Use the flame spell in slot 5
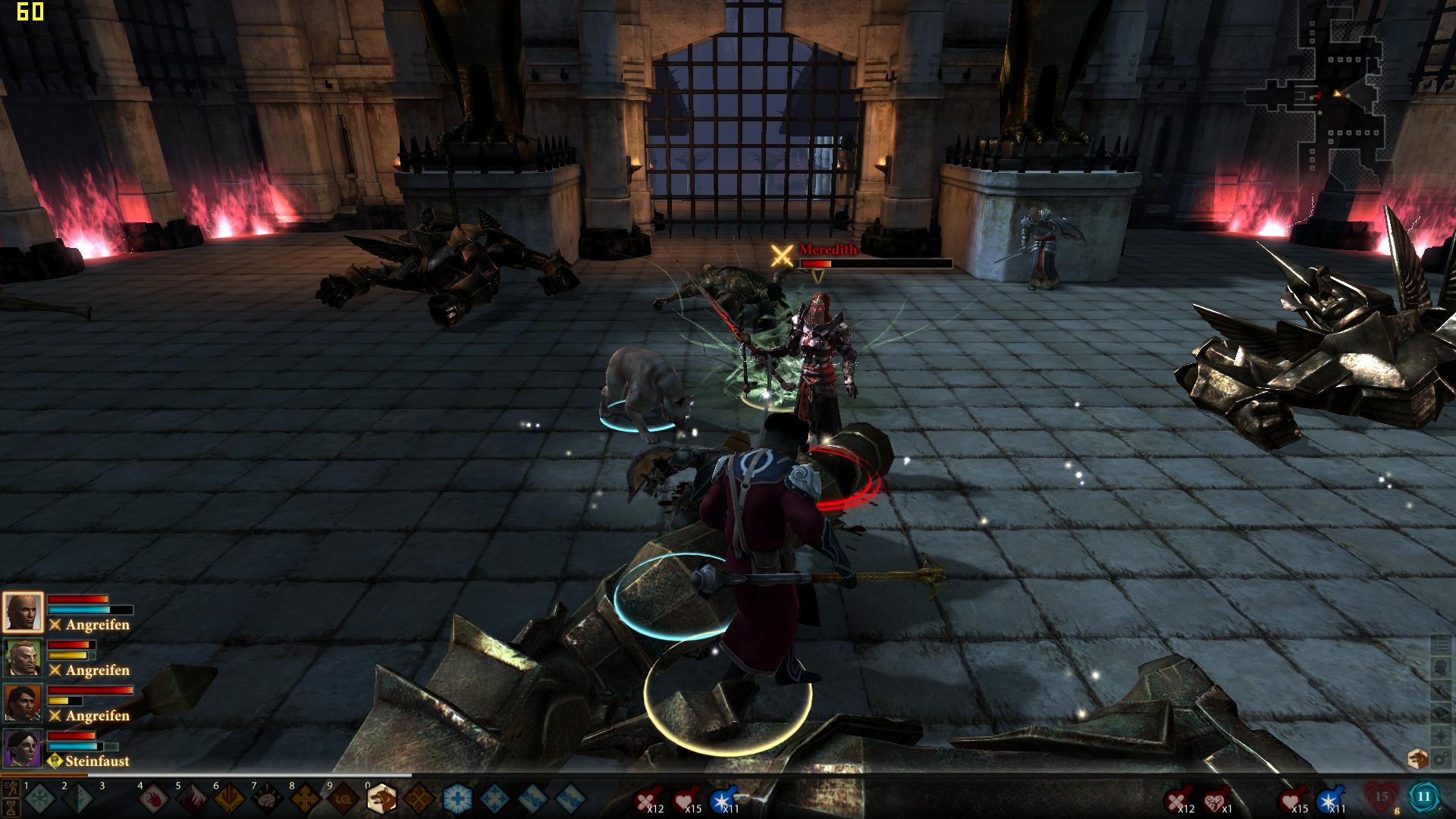 click(x=192, y=799)
